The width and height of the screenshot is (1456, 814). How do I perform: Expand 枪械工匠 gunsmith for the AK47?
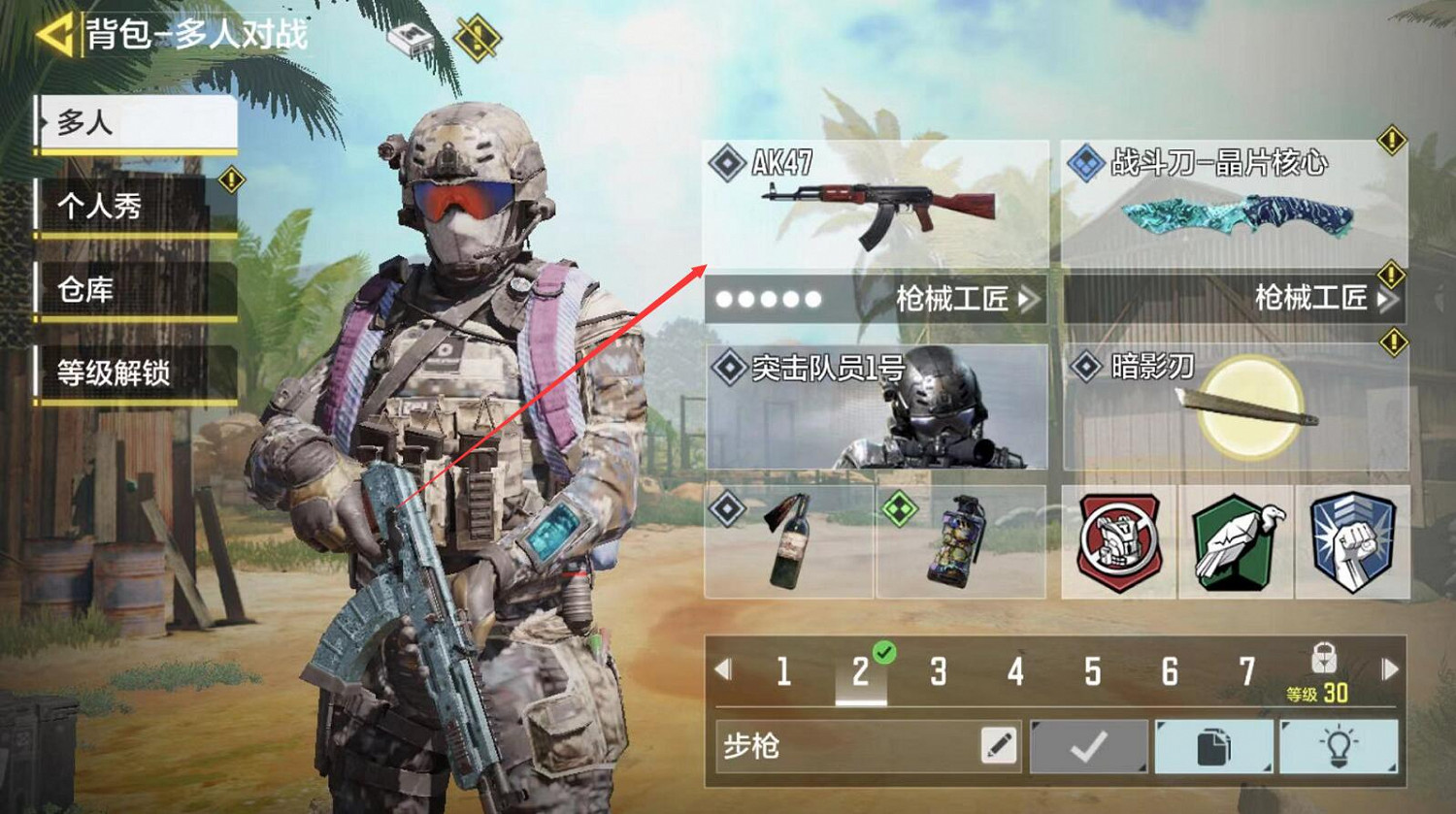point(961,298)
